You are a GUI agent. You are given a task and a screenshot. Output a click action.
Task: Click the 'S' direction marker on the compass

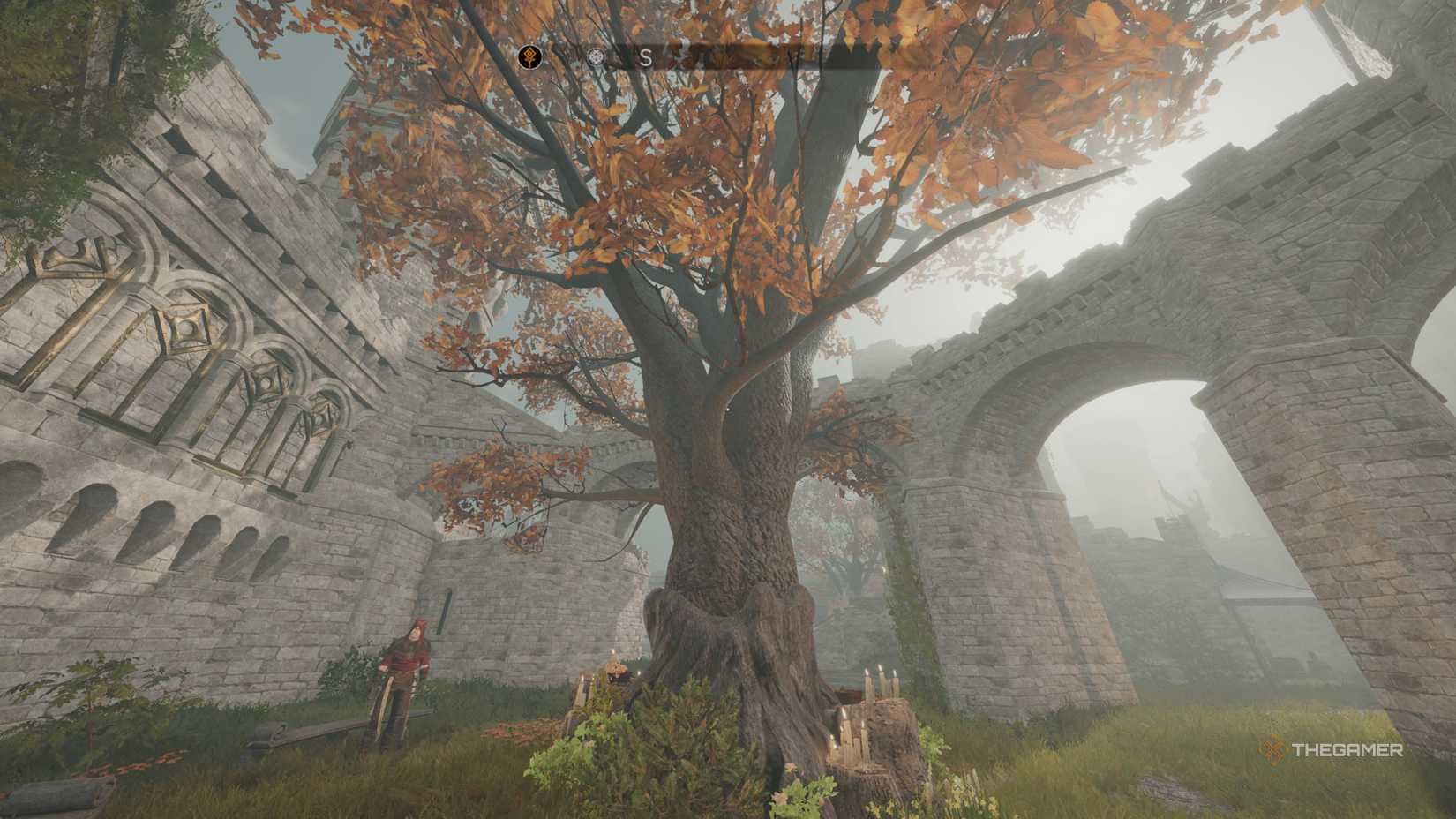click(x=645, y=56)
